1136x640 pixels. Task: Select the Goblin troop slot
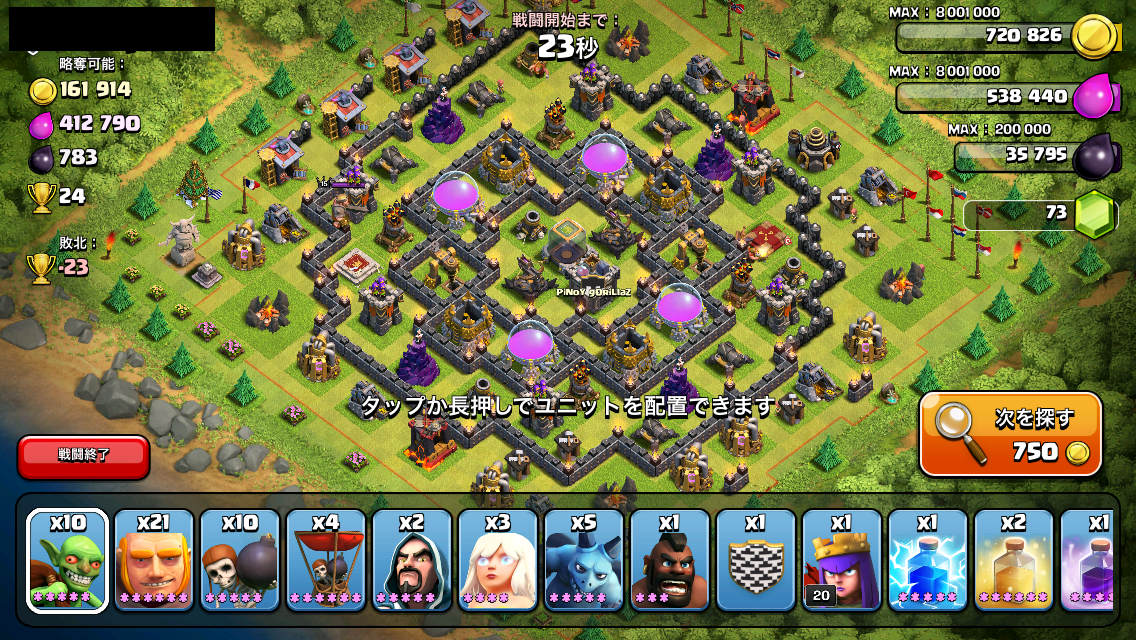pyautogui.click(x=67, y=560)
